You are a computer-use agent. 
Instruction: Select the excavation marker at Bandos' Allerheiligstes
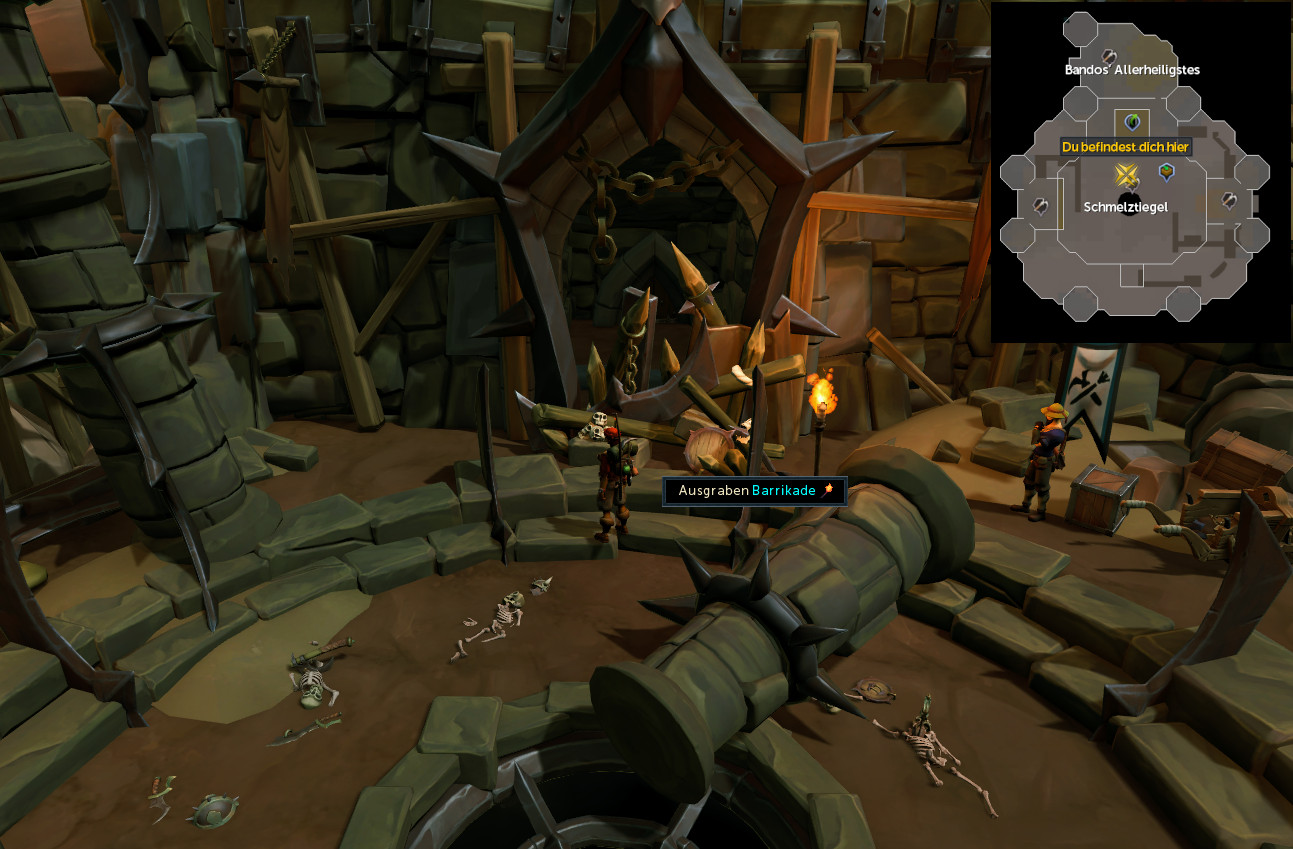click(1108, 56)
